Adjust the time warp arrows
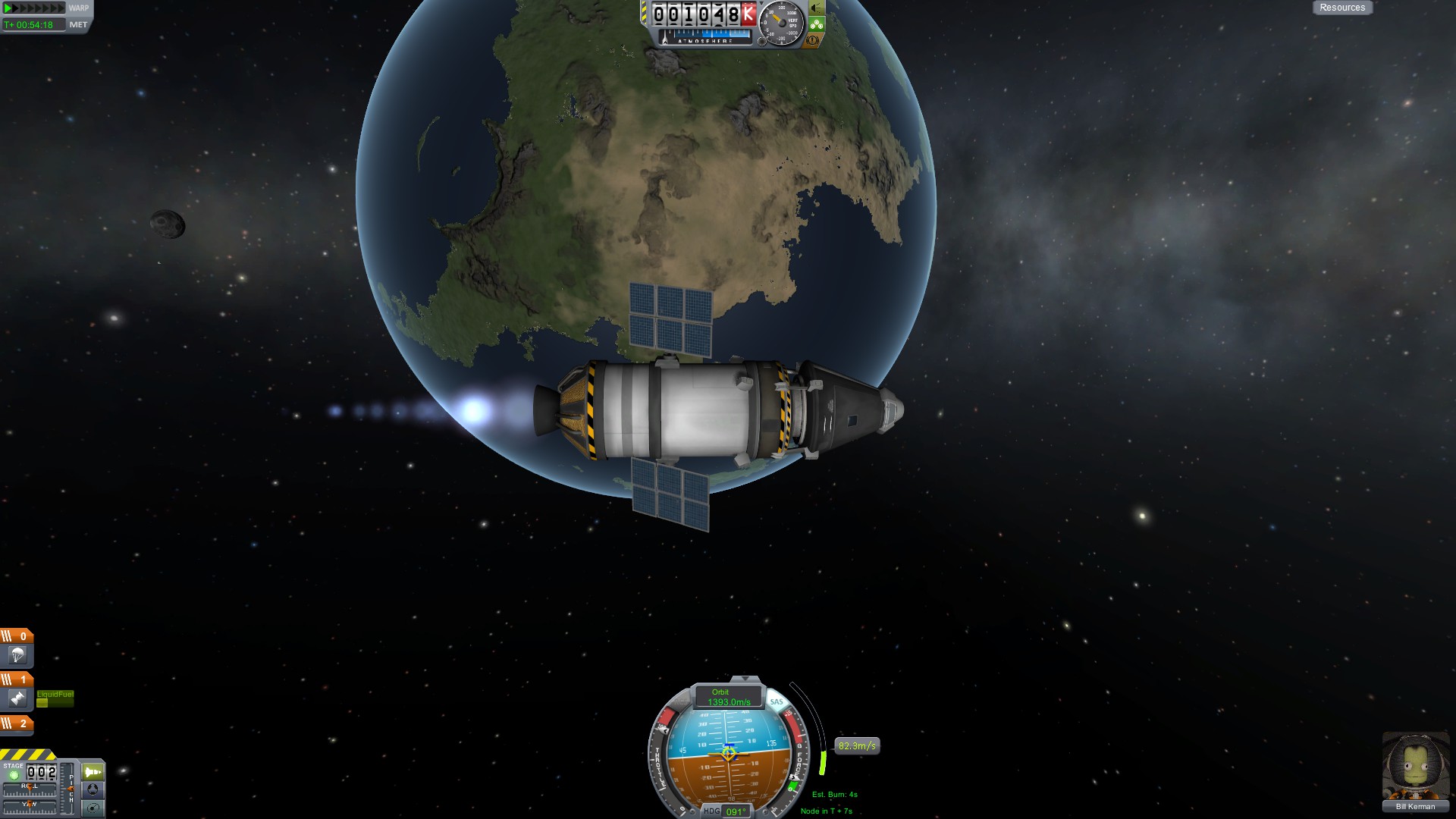1456x819 pixels. pyautogui.click(x=35, y=8)
